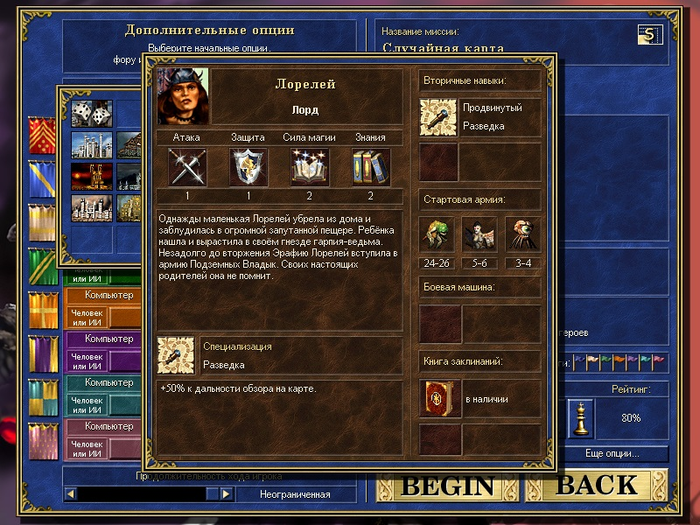Open the 'Еще опции...' button
The width and height of the screenshot is (700, 525).
point(613,453)
